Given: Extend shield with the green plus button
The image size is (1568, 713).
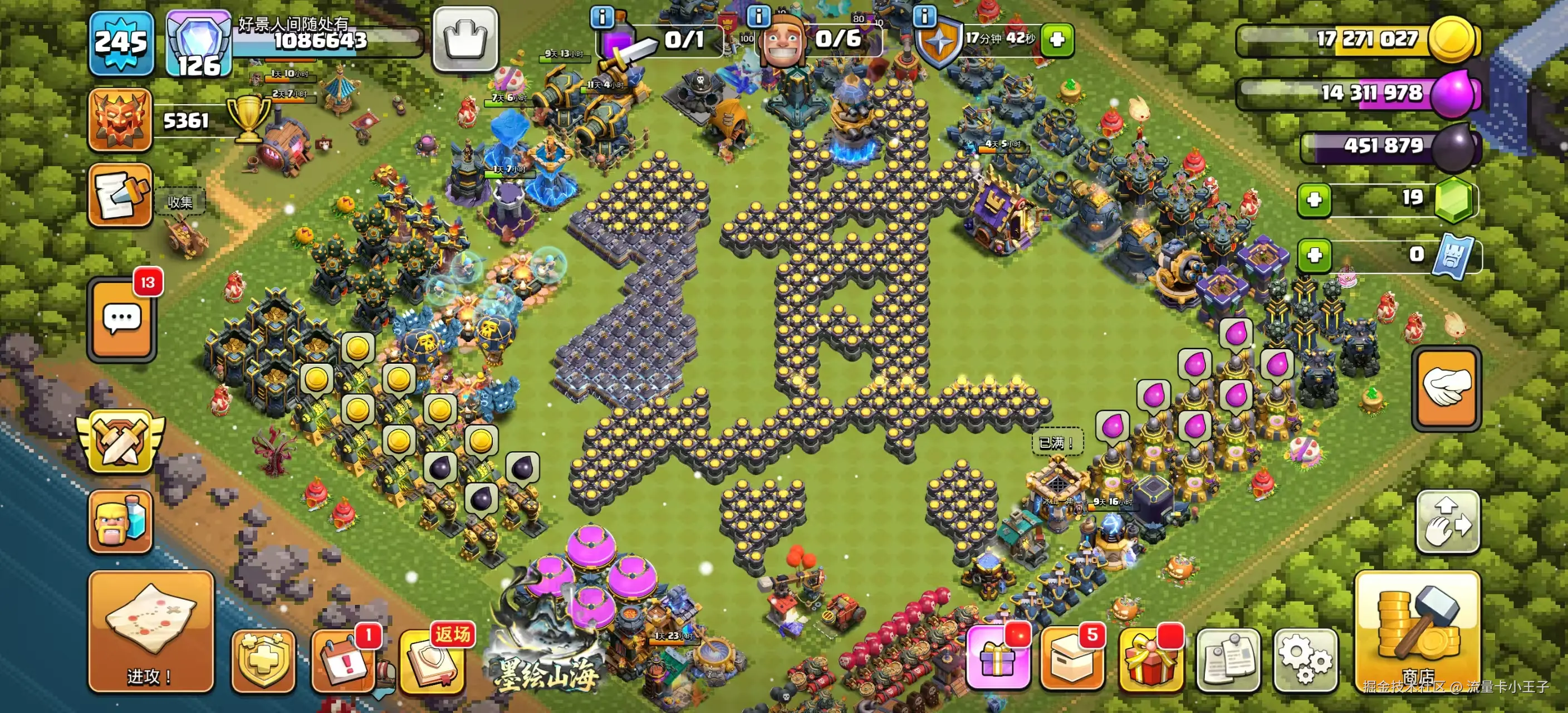Looking at the screenshot, I should (x=1057, y=40).
